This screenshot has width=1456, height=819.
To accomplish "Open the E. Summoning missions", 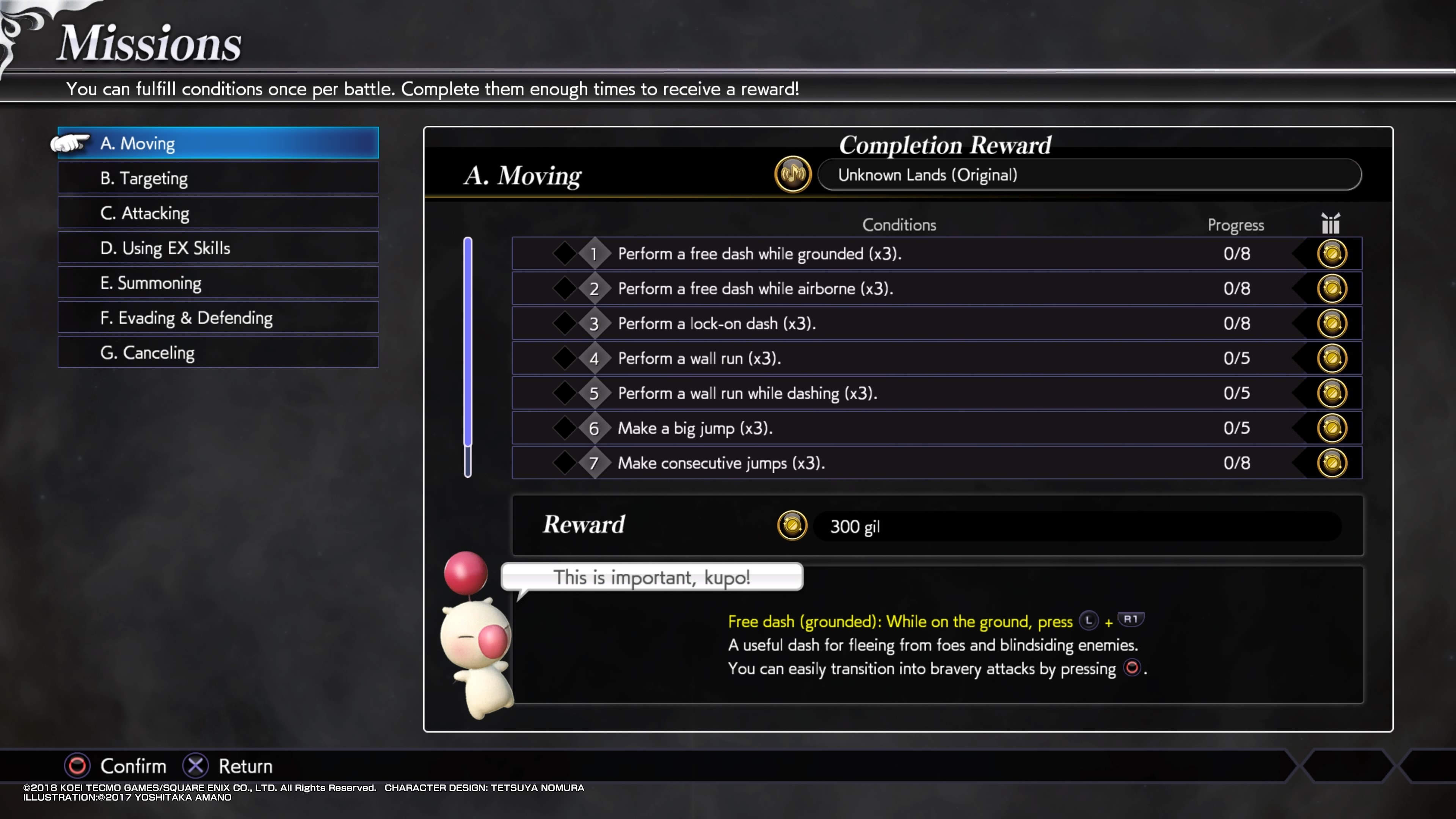I will pyautogui.click(x=218, y=283).
